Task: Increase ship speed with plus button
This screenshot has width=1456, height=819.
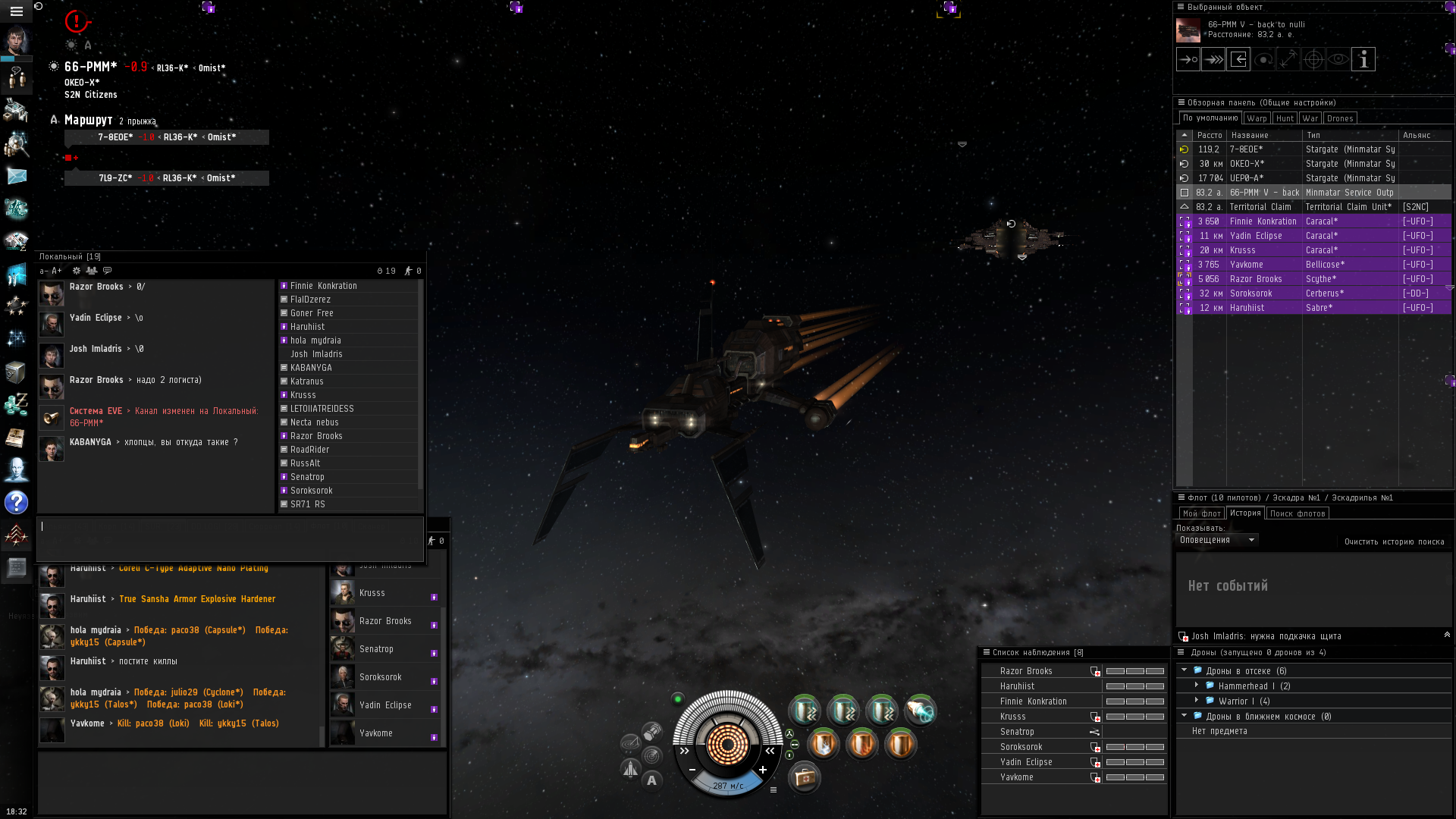Action: 762,770
